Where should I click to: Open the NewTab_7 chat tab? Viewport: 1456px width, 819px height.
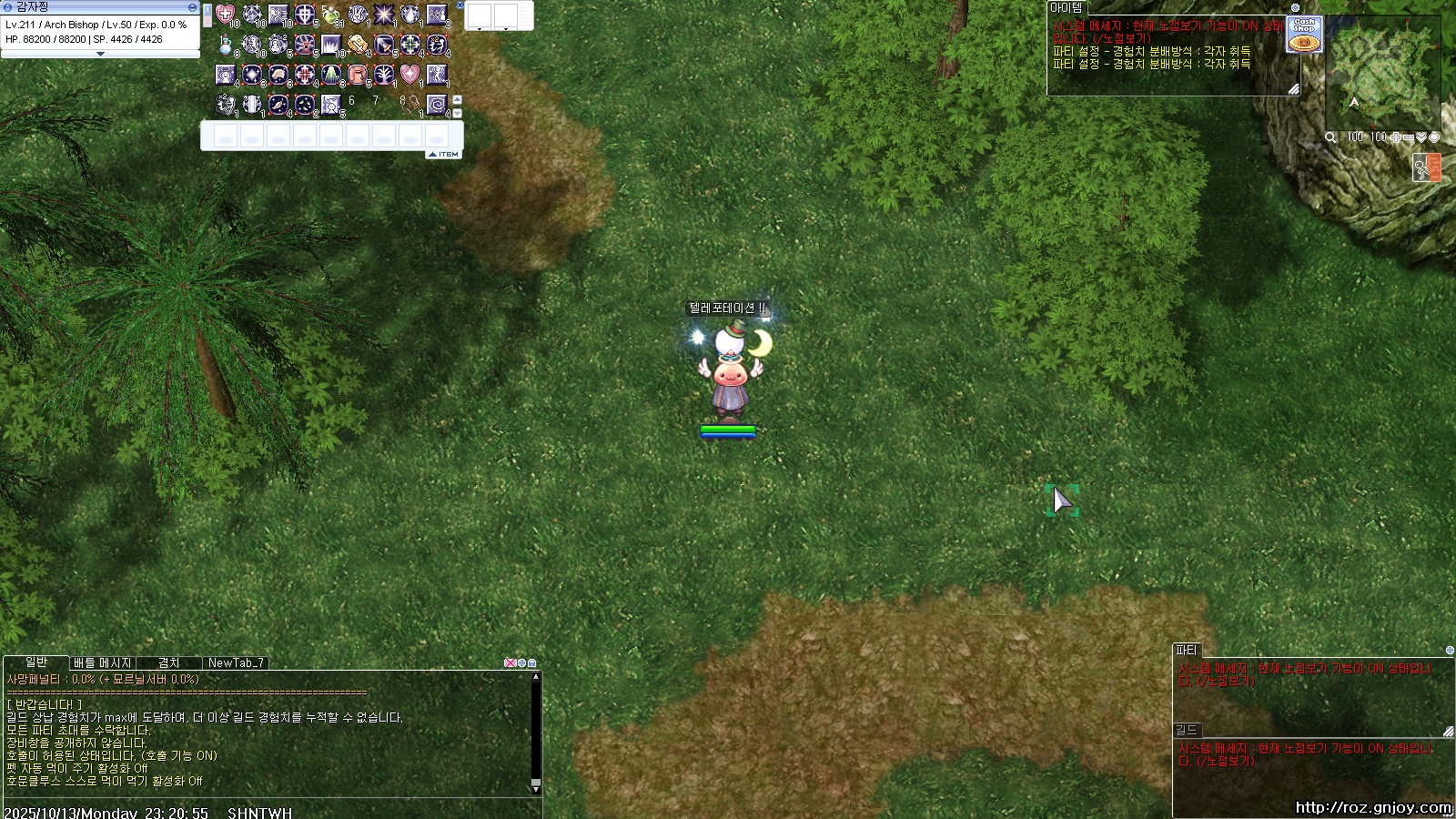pos(236,663)
